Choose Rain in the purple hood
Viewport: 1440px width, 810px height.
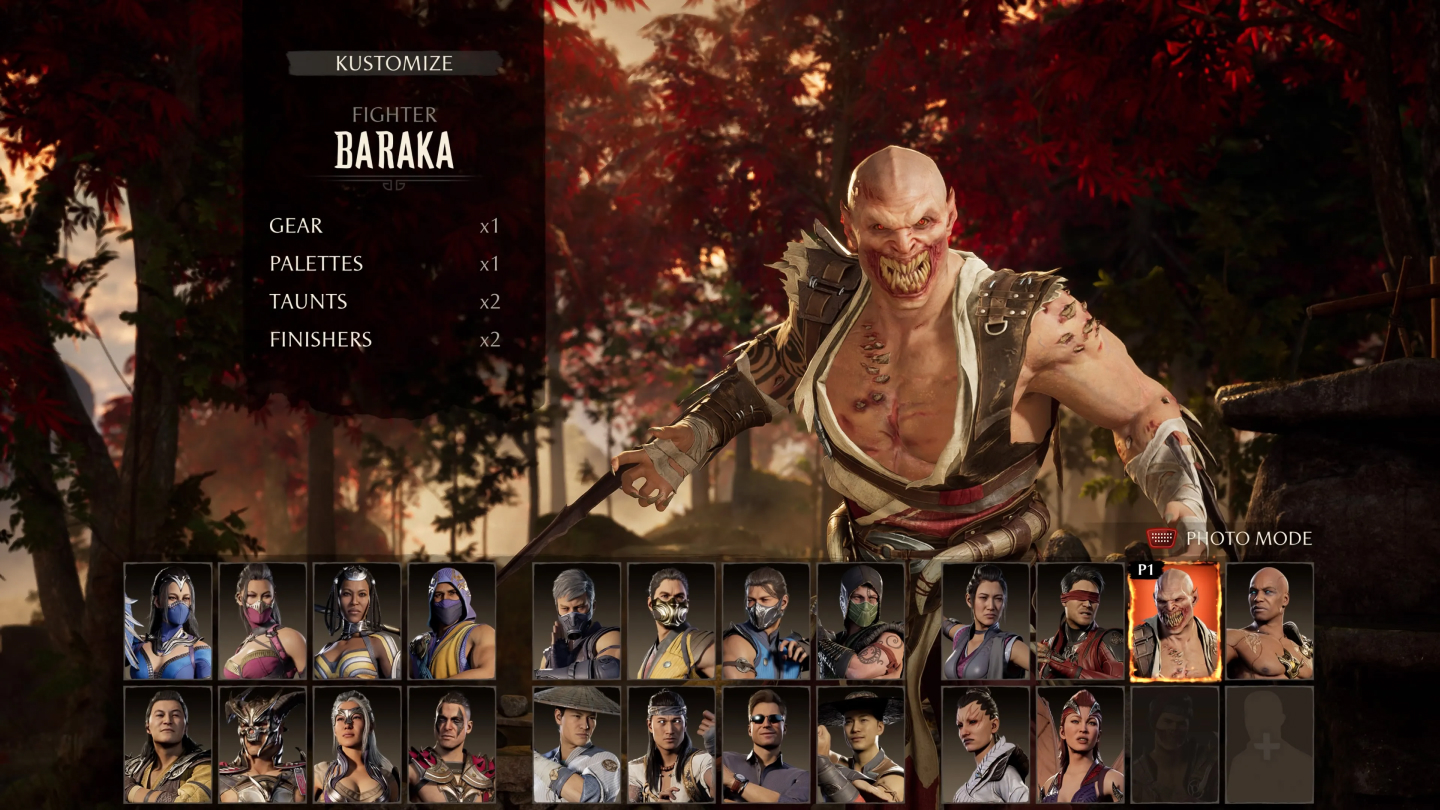coord(451,621)
